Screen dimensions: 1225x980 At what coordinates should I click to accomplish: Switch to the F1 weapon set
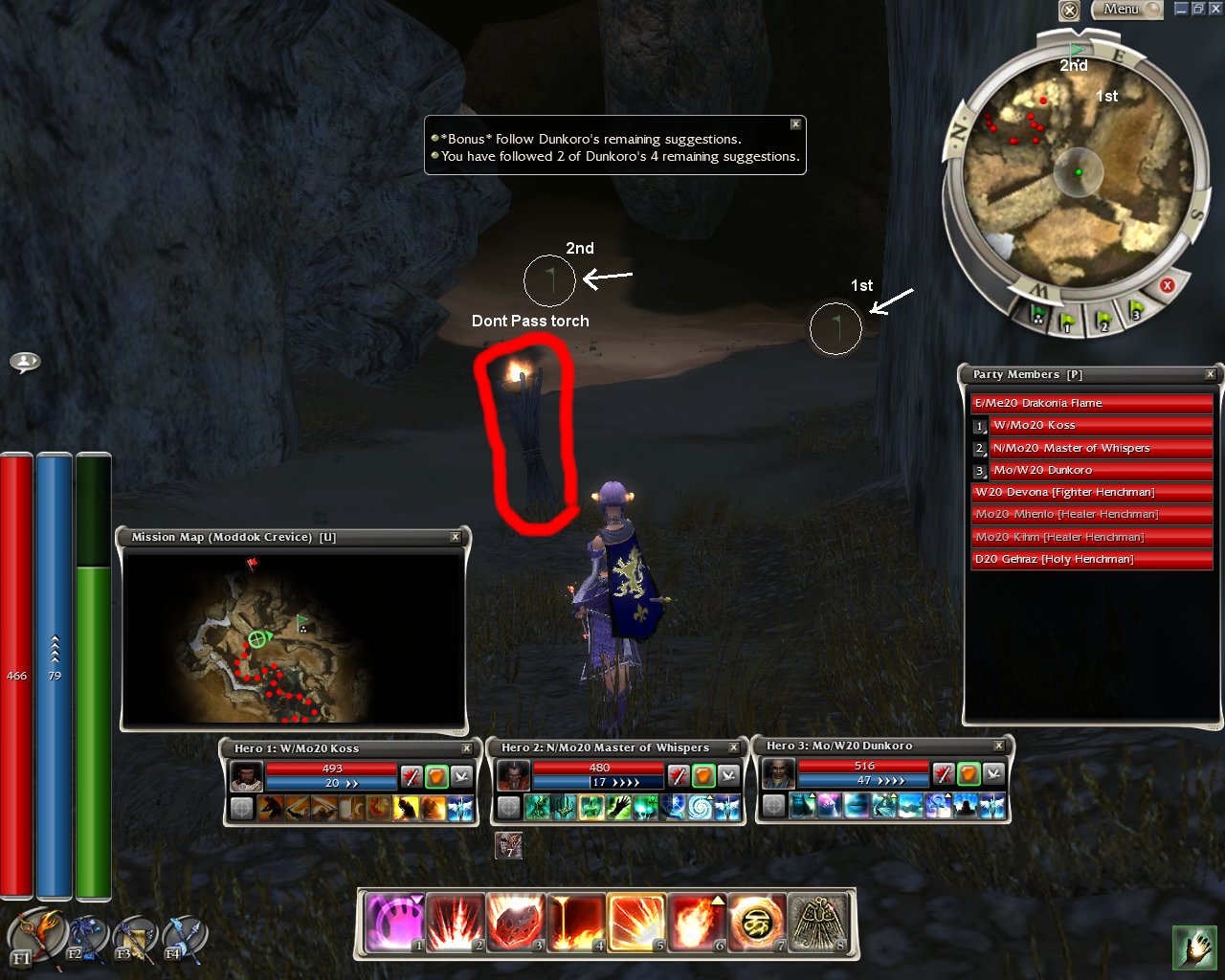[x=35, y=936]
